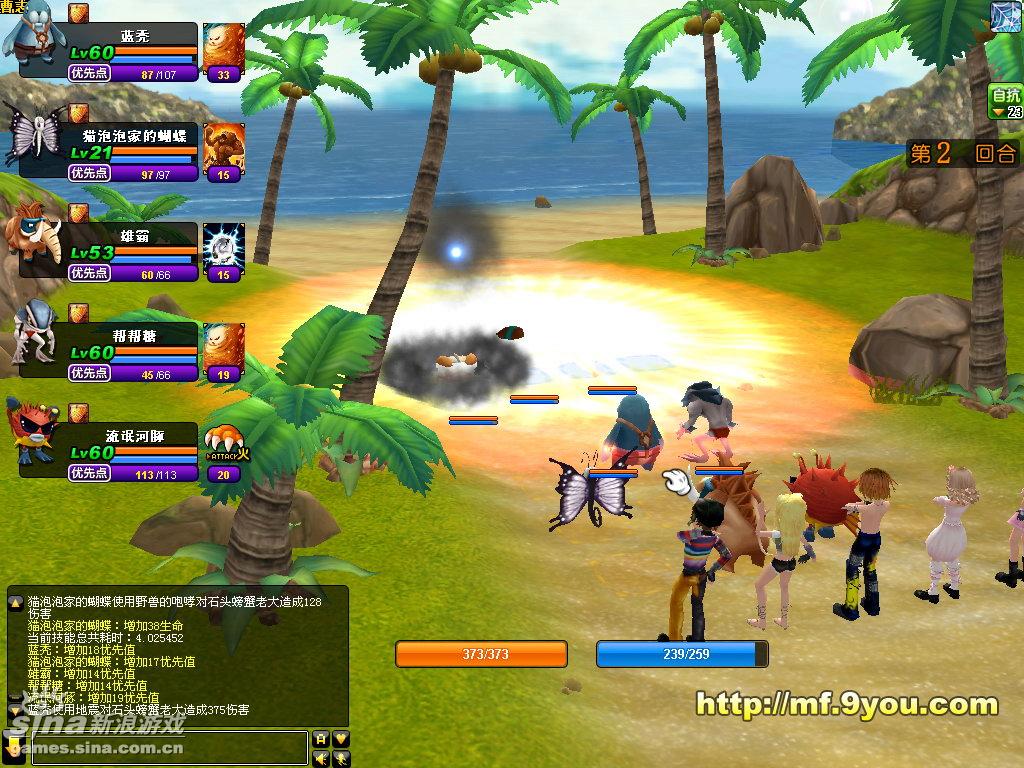Toggle the 自抗 auto-battle button
This screenshot has width=1024, height=768.
click(x=1006, y=102)
